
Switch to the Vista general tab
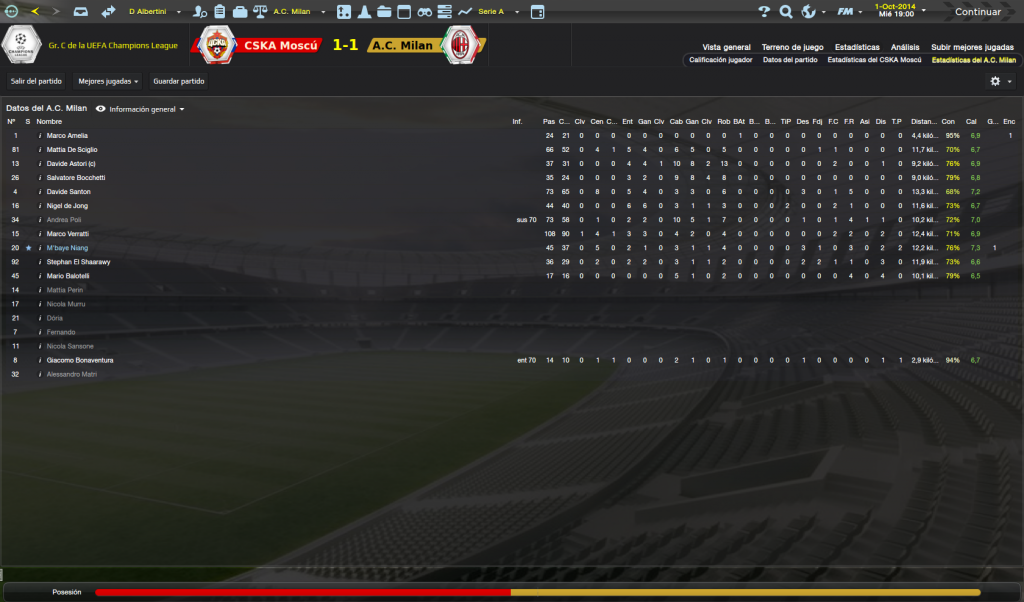pyautogui.click(x=726, y=47)
